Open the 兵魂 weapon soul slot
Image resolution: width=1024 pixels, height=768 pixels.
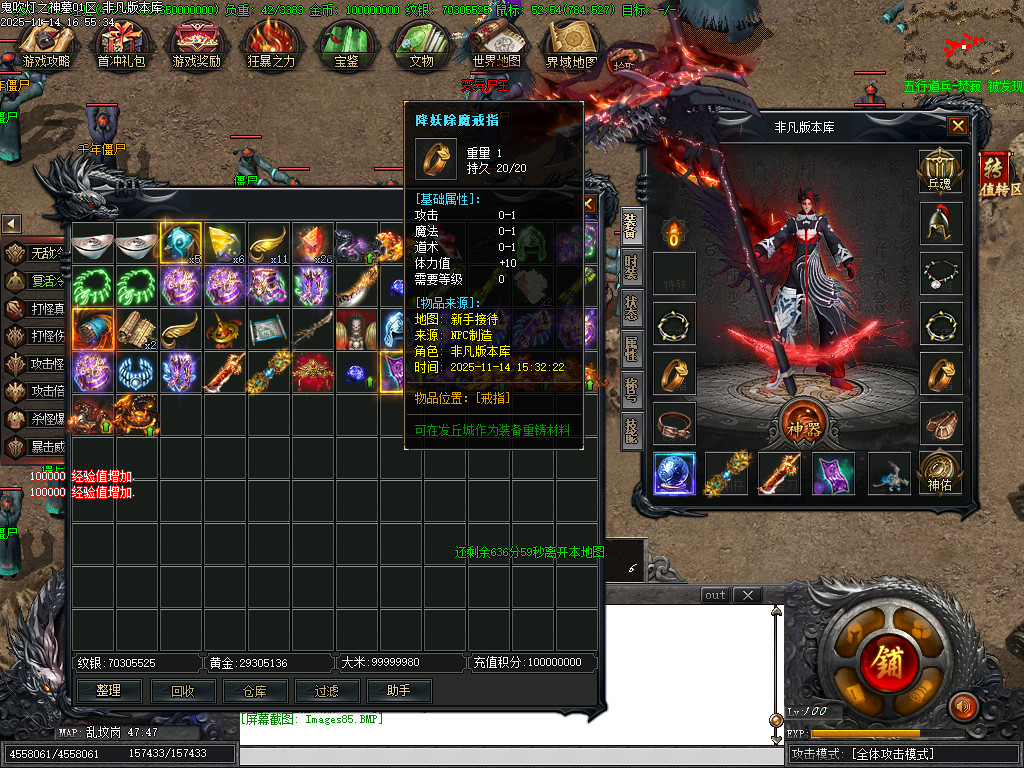[x=940, y=172]
